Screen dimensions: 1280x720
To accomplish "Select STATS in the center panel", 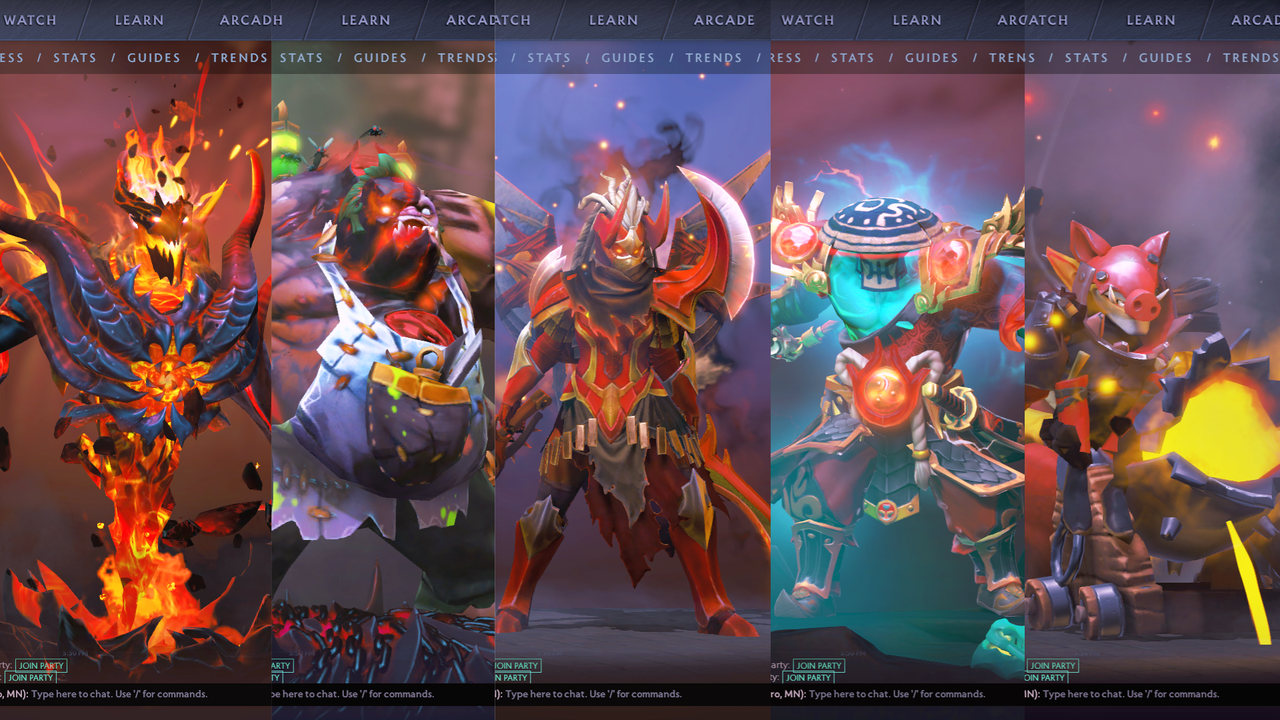I will pos(549,57).
